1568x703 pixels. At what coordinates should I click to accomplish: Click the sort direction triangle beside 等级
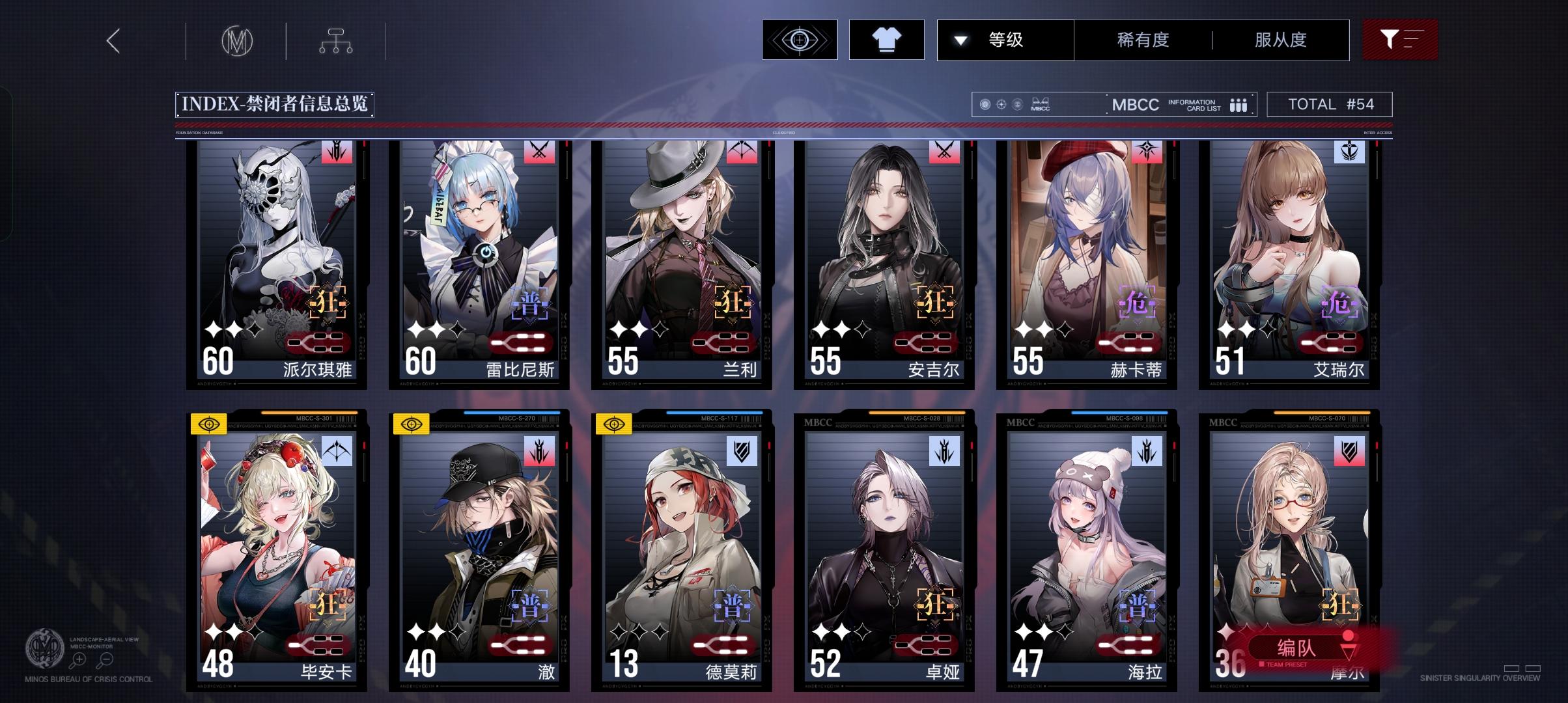[959, 40]
